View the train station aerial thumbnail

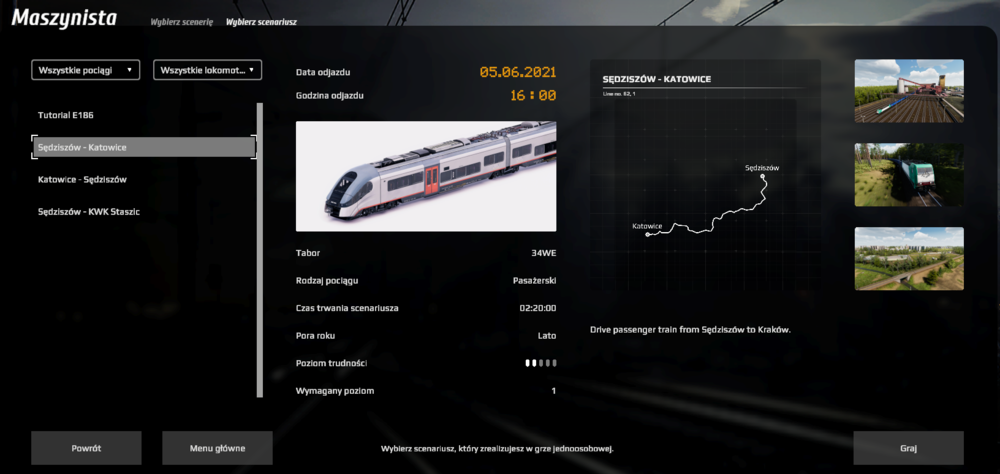click(x=909, y=91)
